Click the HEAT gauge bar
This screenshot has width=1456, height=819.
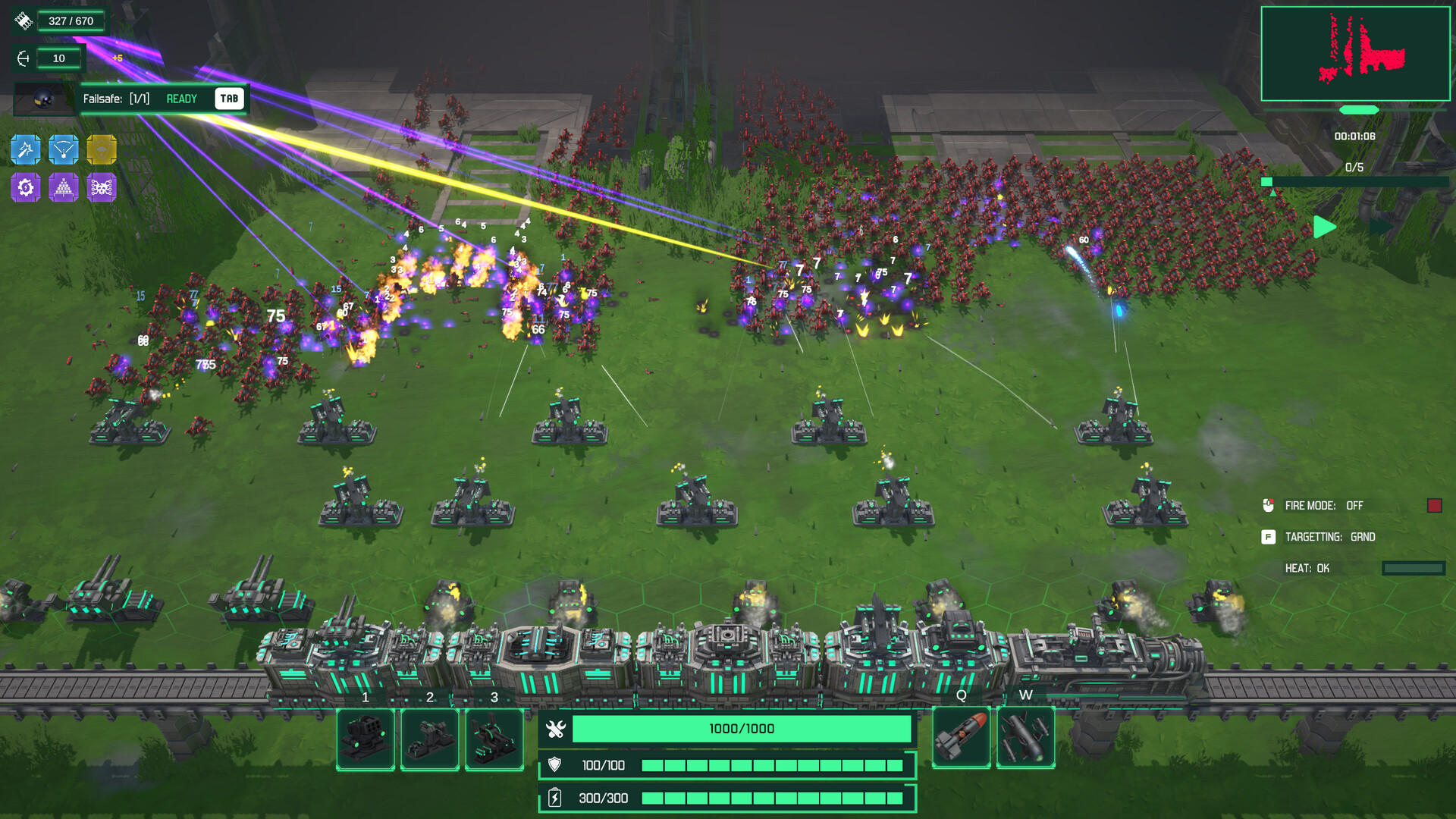point(1415,567)
